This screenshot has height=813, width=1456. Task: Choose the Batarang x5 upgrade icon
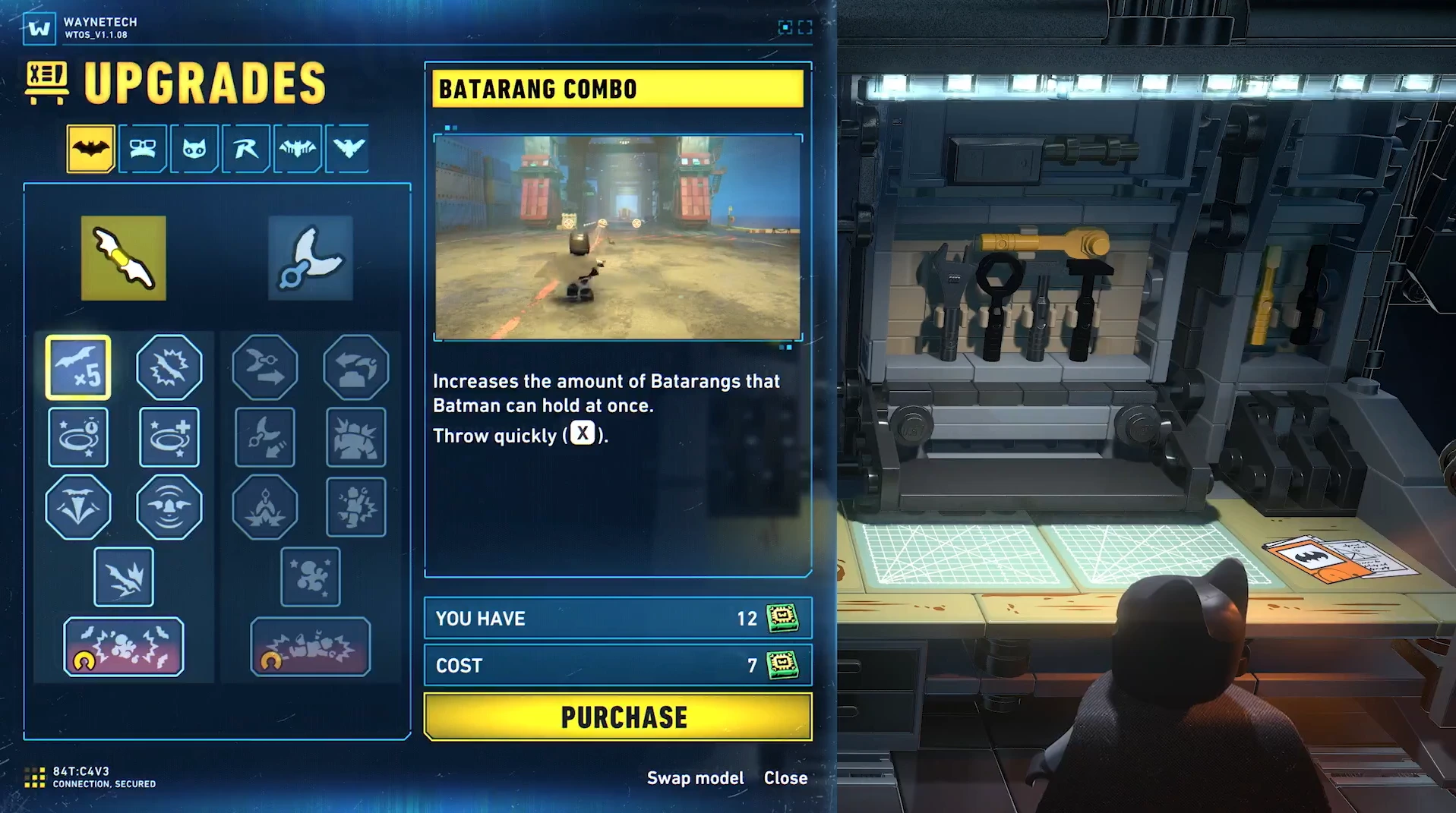78,367
